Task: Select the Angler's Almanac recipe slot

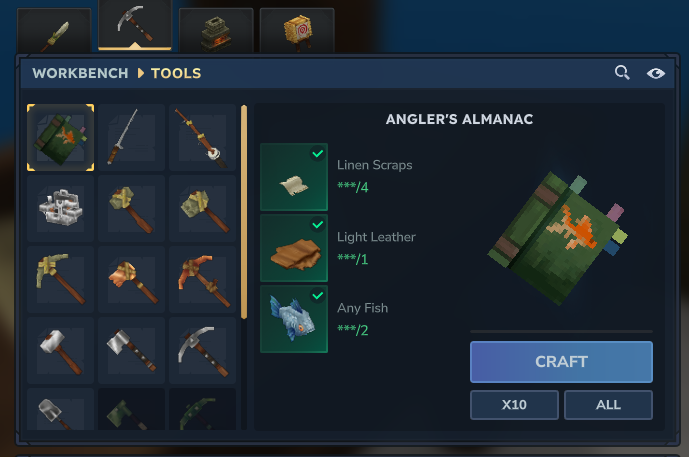Action: [61, 138]
